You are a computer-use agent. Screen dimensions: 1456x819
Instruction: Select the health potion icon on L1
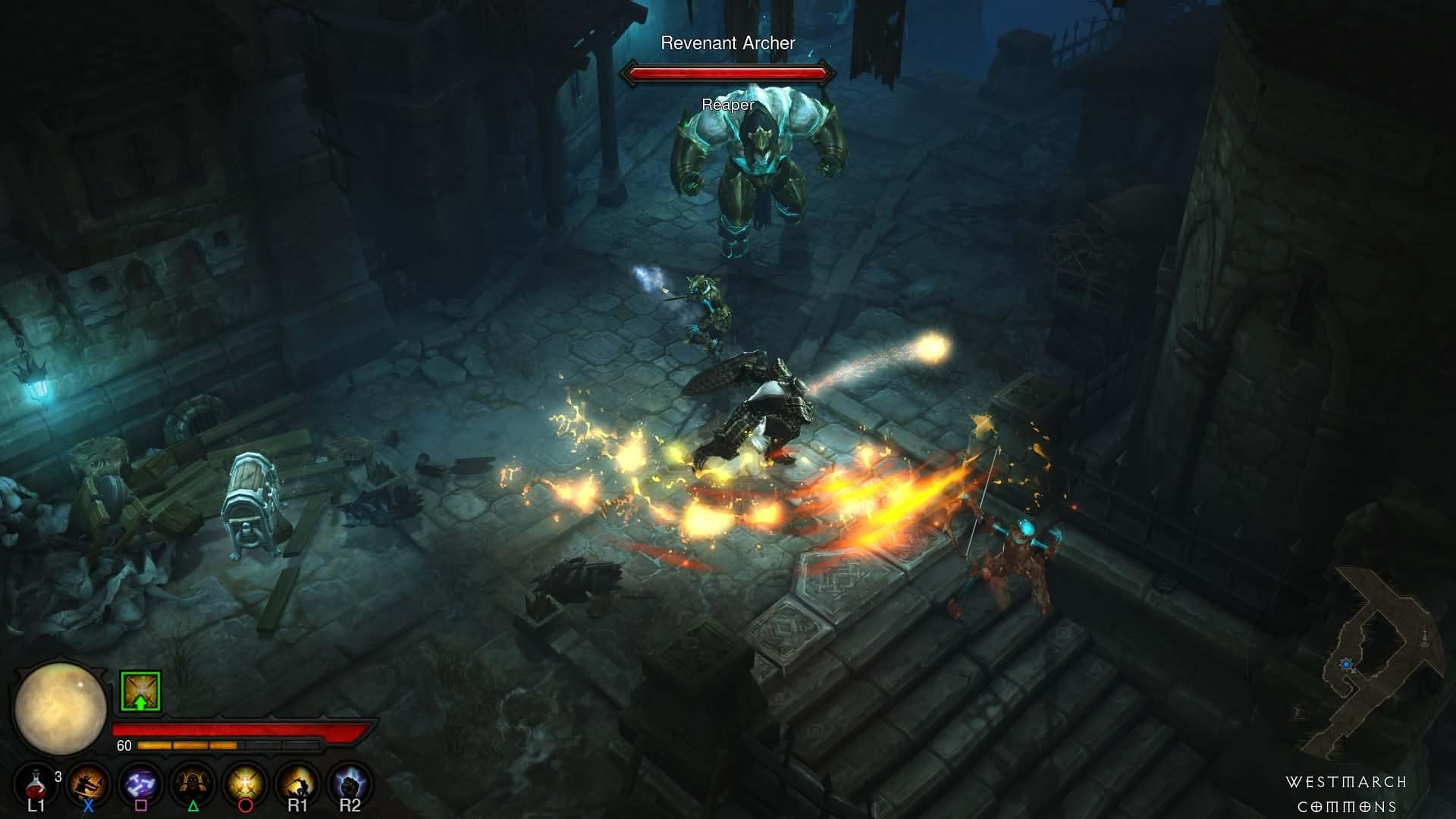[36, 785]
